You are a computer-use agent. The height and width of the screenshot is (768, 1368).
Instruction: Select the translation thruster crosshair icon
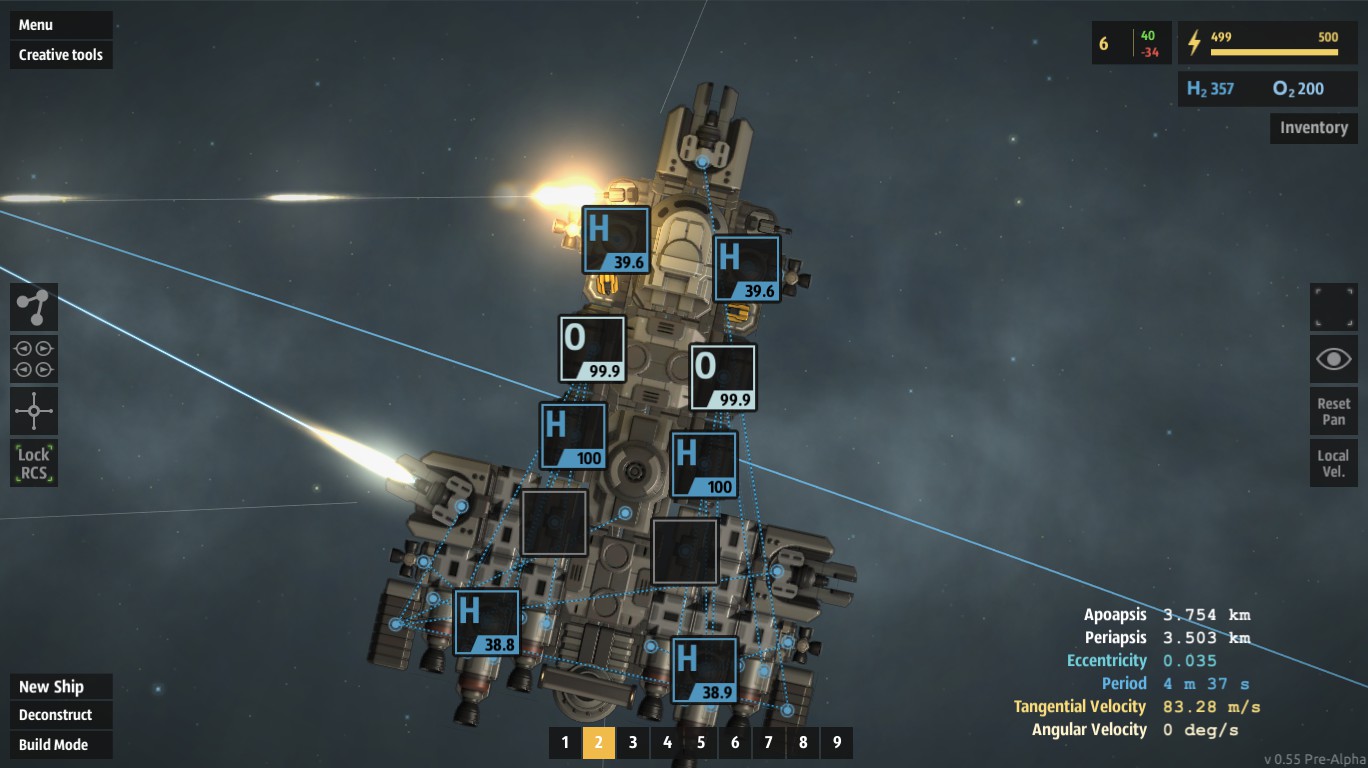34,410
